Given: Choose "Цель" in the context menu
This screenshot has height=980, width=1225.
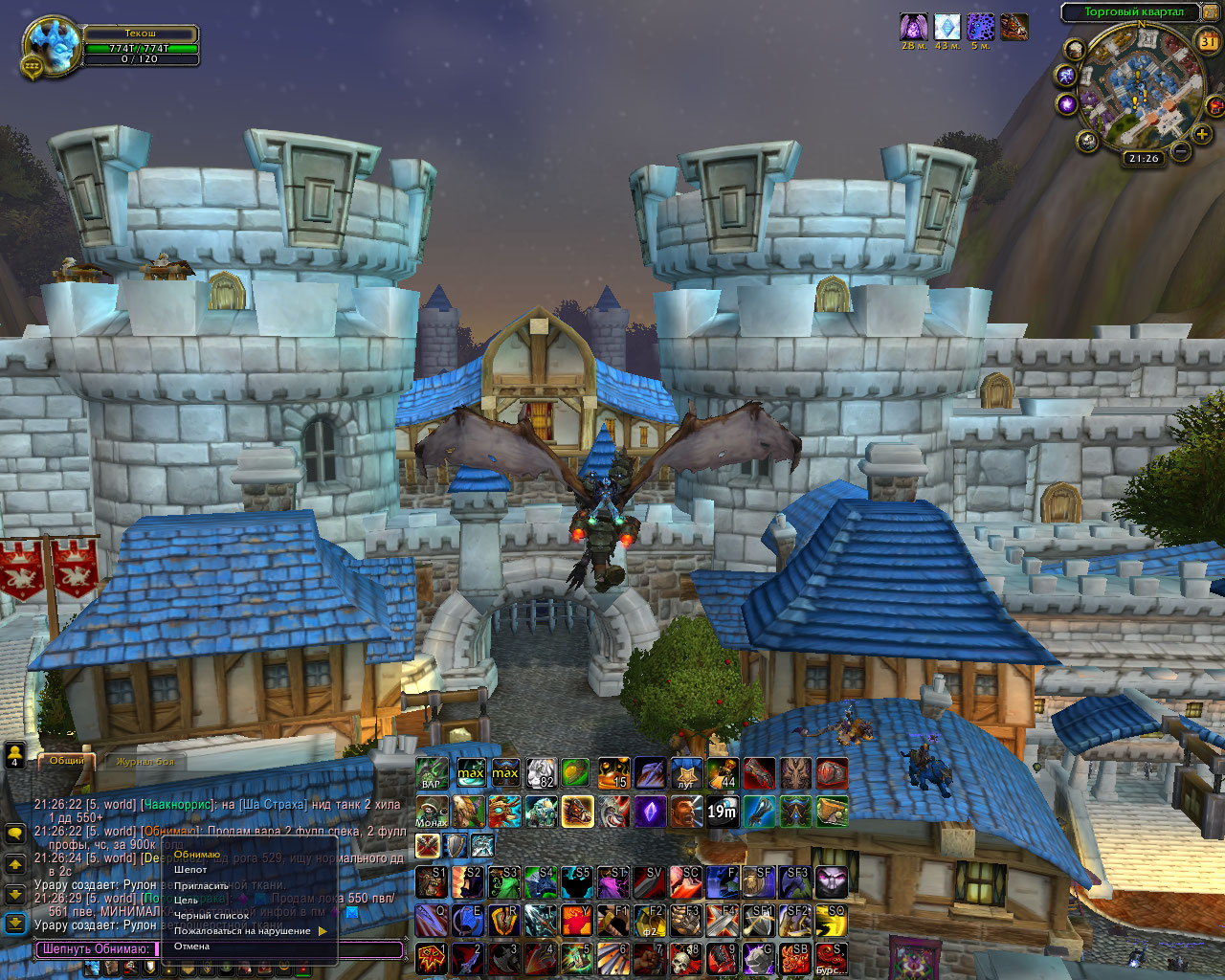Looking at the screenshot, I should pos(187,901).
